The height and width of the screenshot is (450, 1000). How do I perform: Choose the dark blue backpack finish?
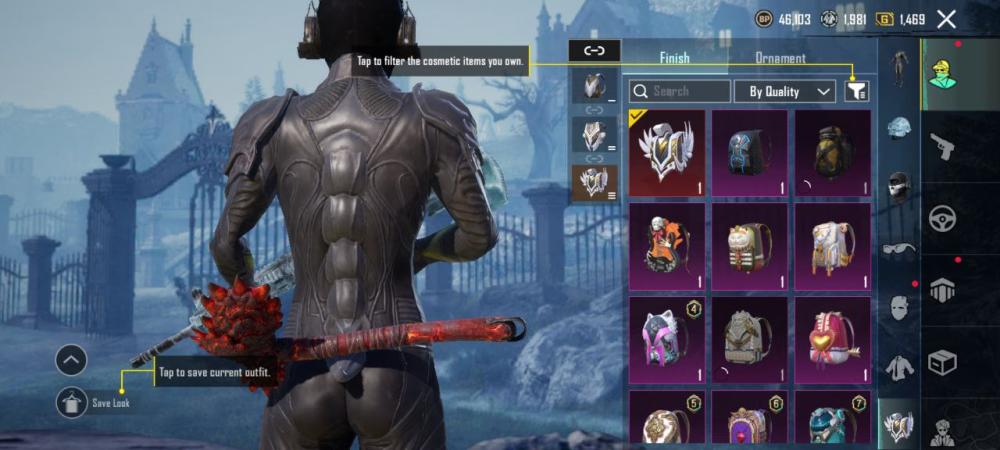(x=749, y=153)
